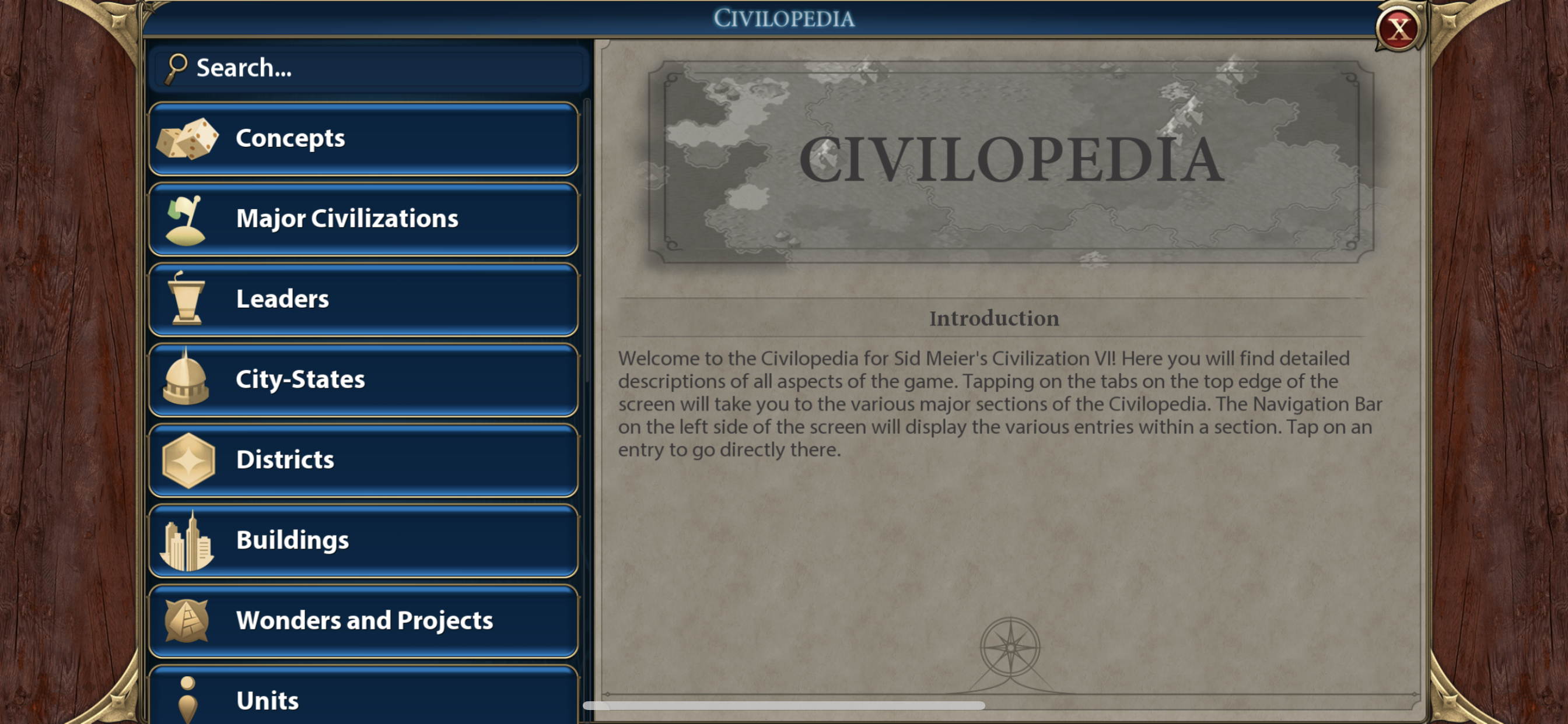
Task: Click the Introduction heading
Action: [x=993, y=318]
